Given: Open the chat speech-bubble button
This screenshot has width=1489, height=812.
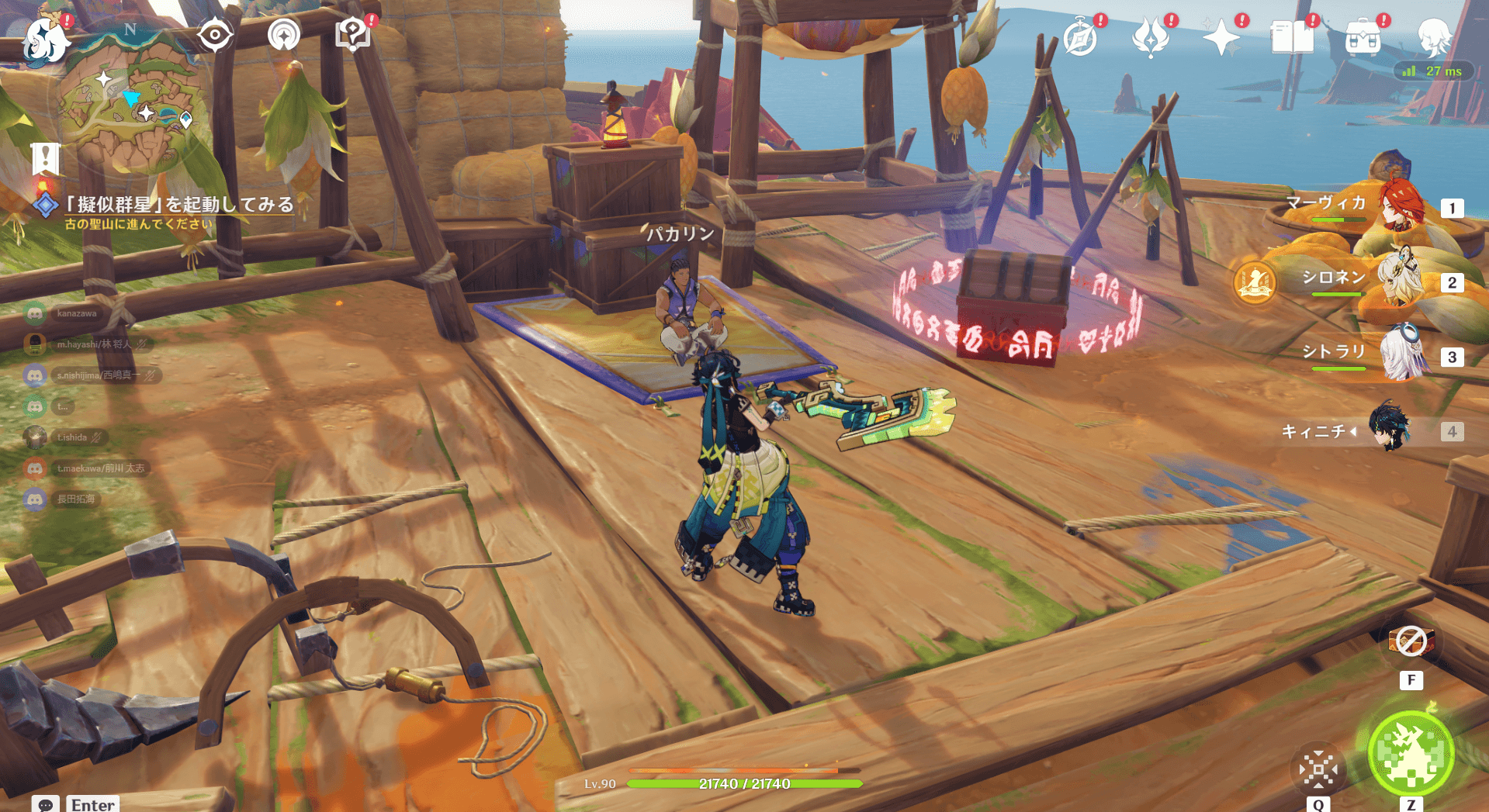Looking at the screenshot, I should point(45,804).
